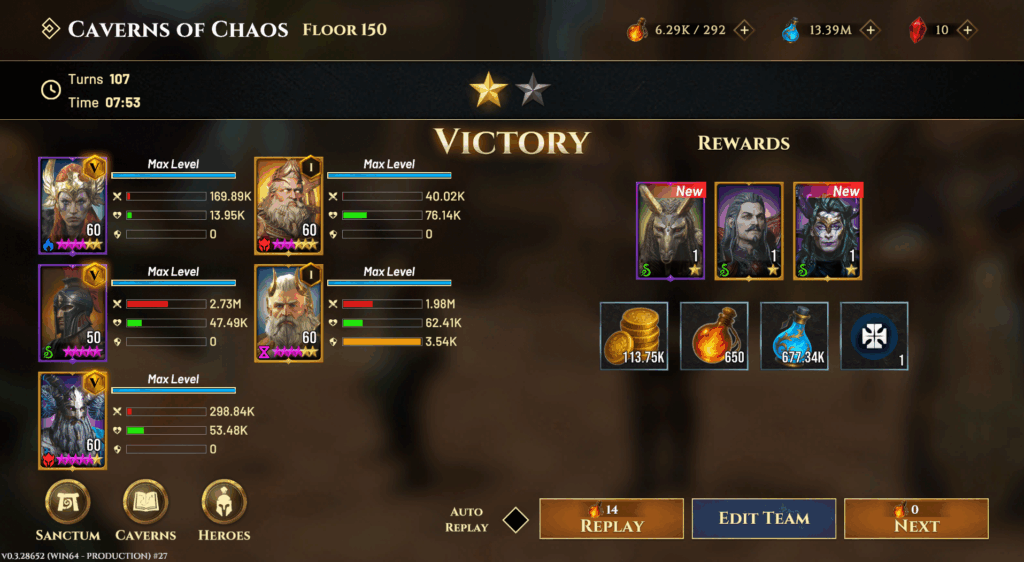
Task: Add more blue potion currency via plus
Action: click(x=870, y=30)
